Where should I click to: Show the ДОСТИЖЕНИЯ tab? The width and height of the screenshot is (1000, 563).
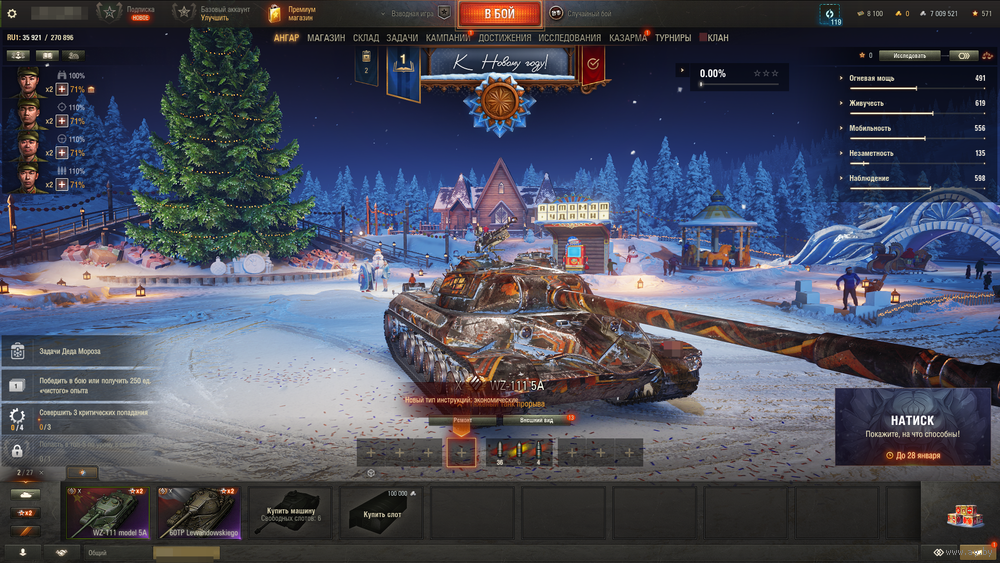[505, 38]
